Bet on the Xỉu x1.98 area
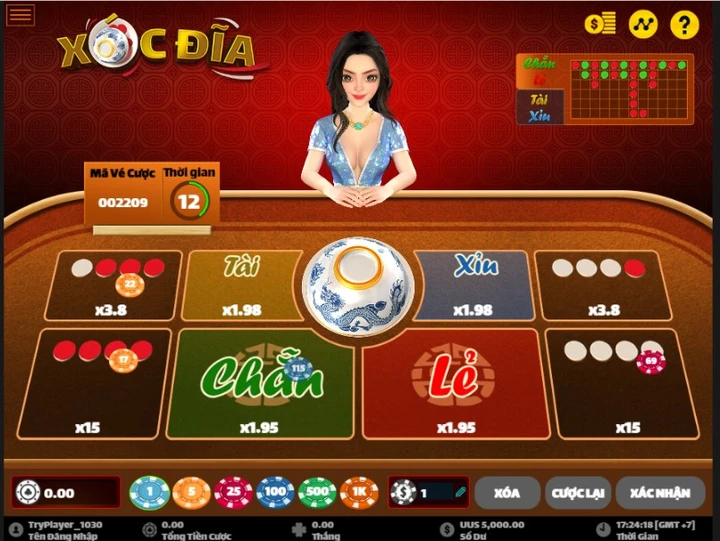This screenshot has width=720, height=541. 473,285
